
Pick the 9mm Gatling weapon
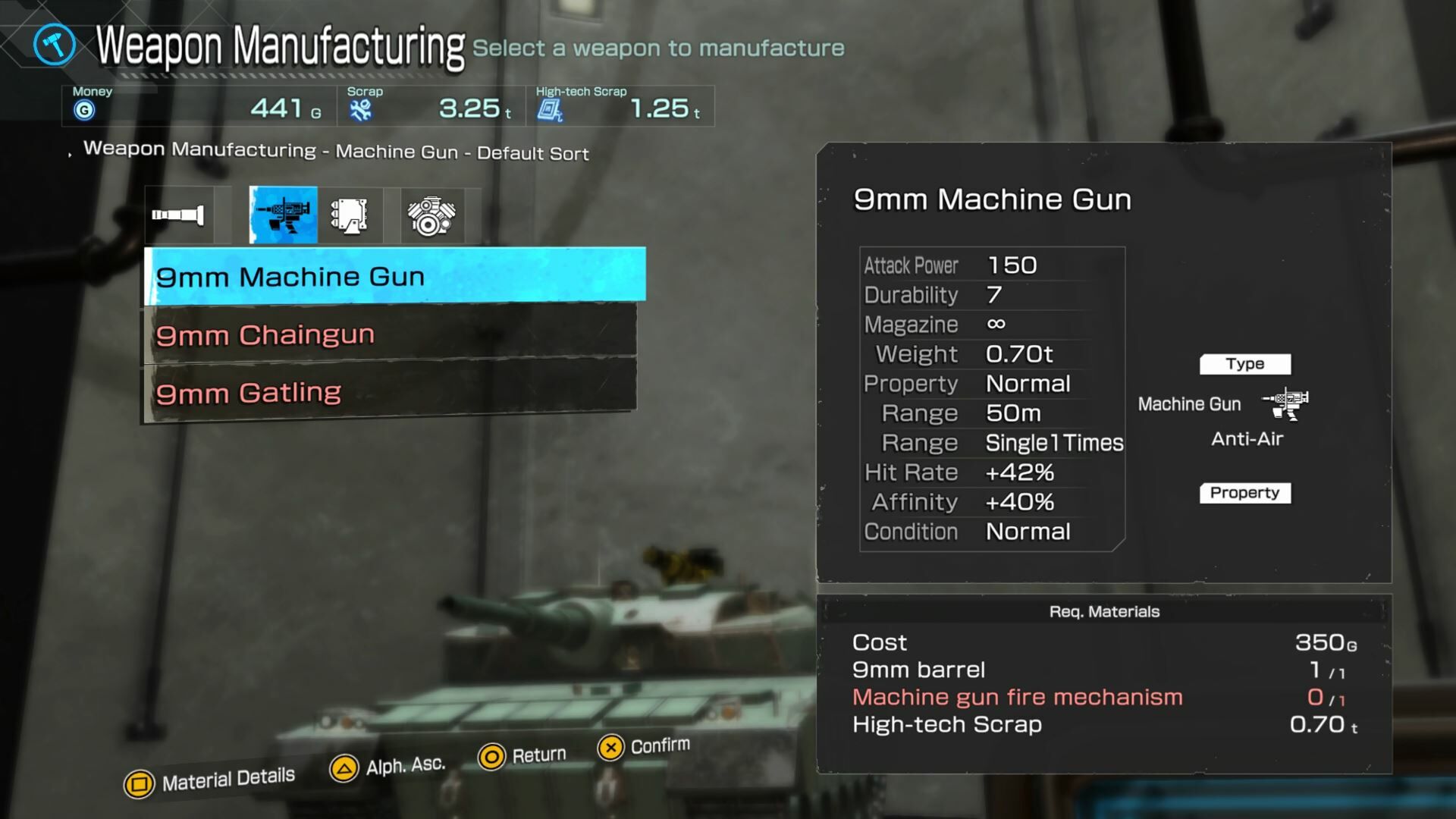[x=391, y=393]
